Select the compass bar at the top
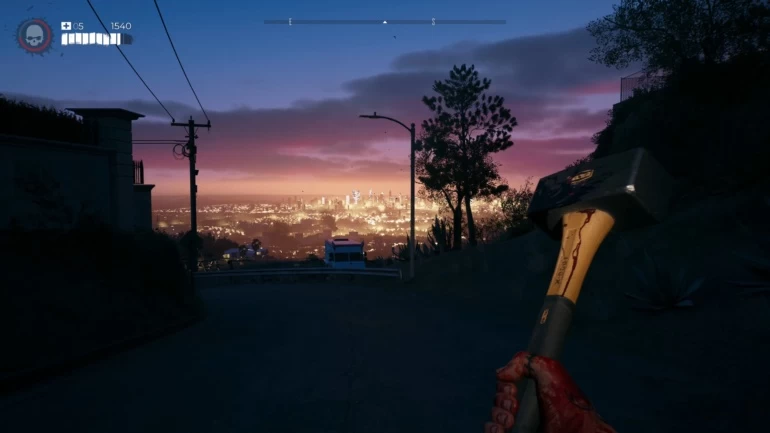 [x=384, y=21]
